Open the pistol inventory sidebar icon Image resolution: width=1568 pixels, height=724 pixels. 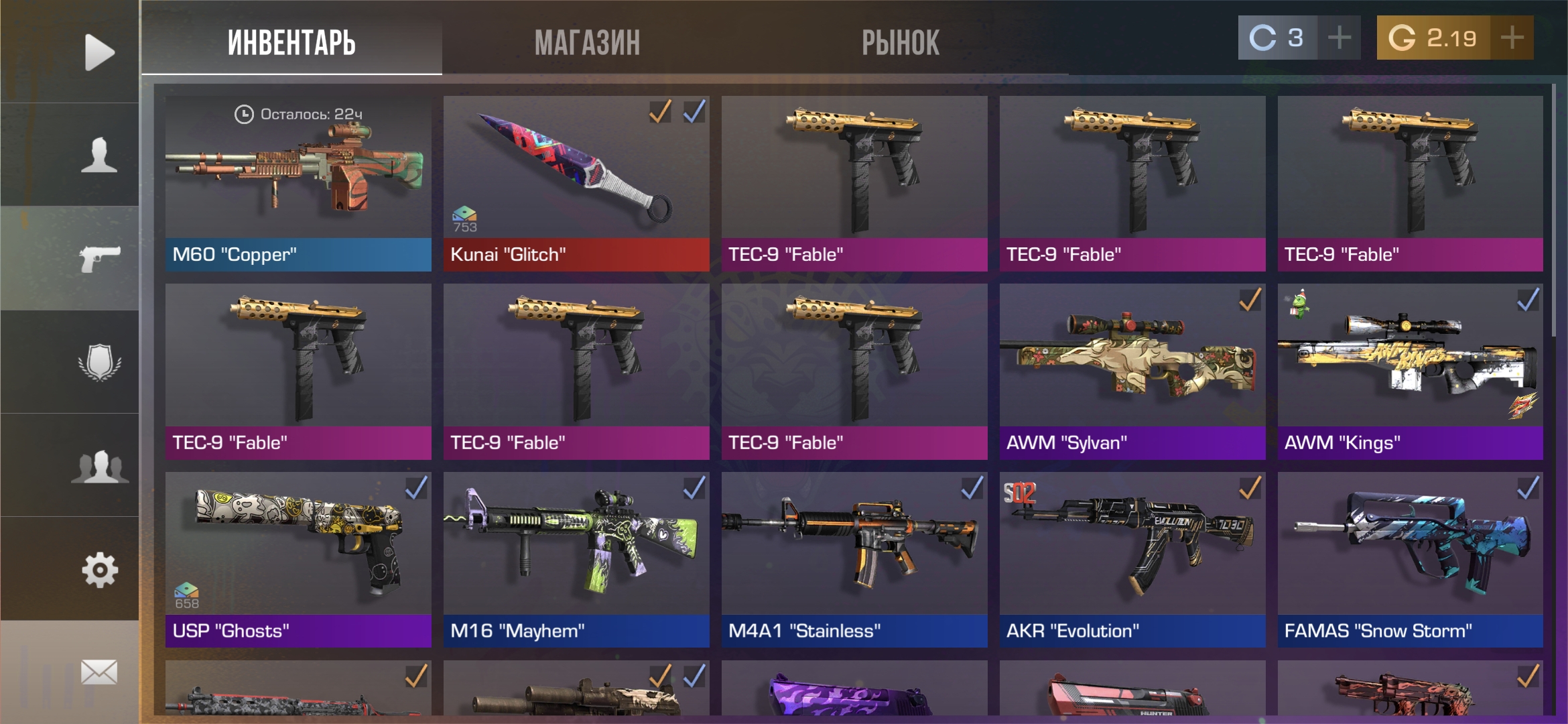tap(99, 258)
